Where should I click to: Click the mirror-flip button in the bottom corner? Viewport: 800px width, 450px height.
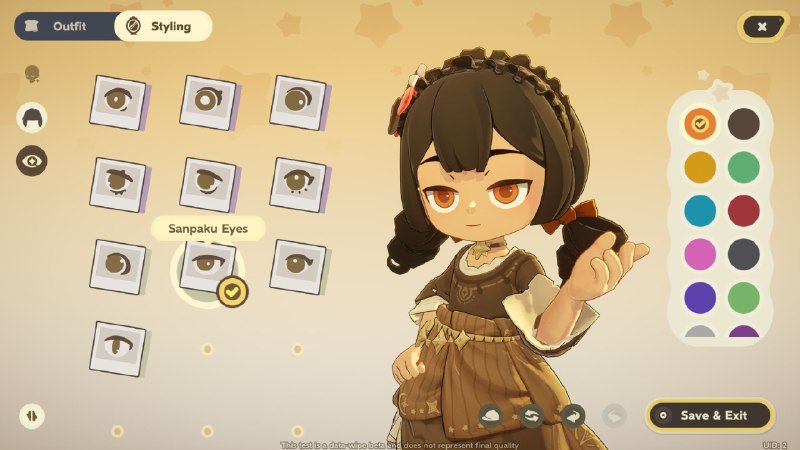(x=32, y=415)
